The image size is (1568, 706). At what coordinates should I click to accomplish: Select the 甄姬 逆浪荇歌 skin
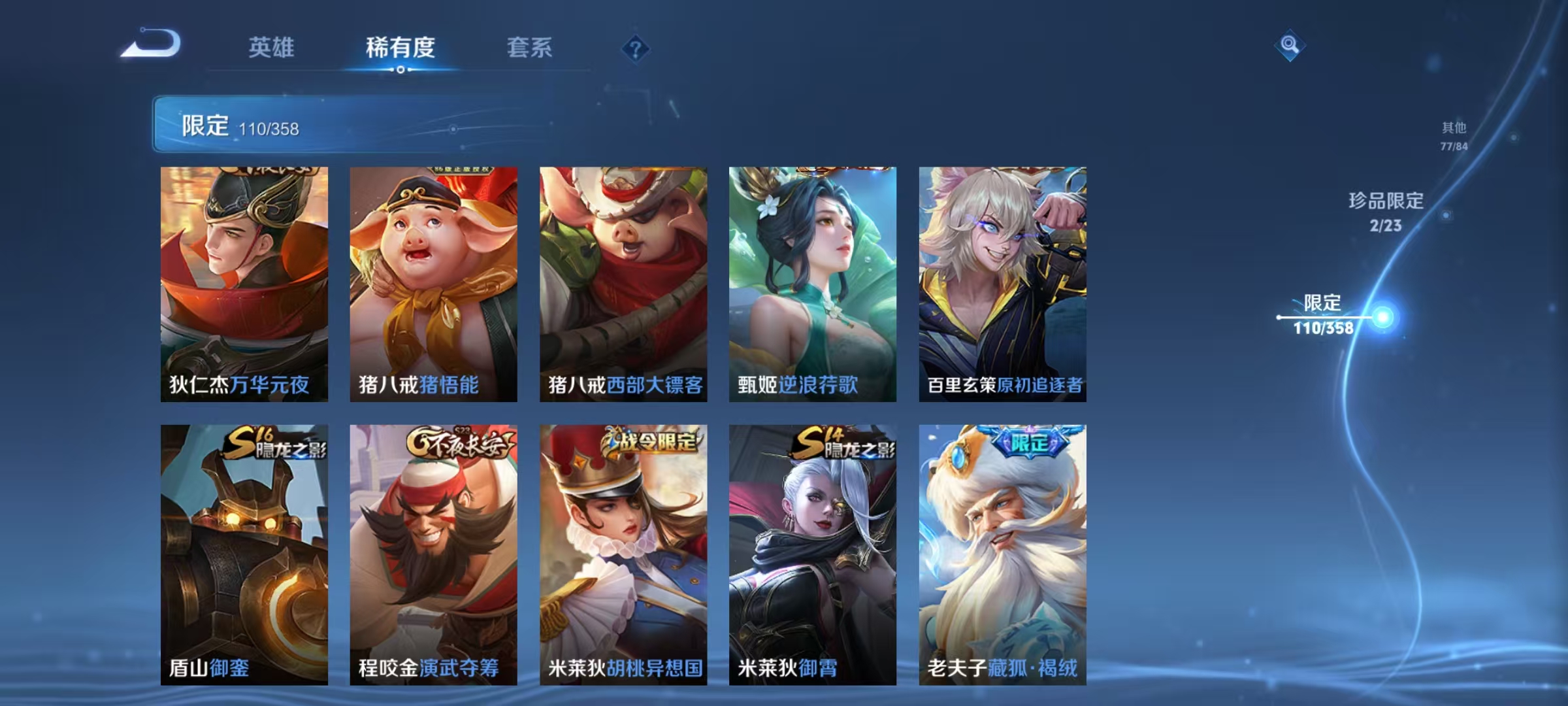(x=812, y=284)
